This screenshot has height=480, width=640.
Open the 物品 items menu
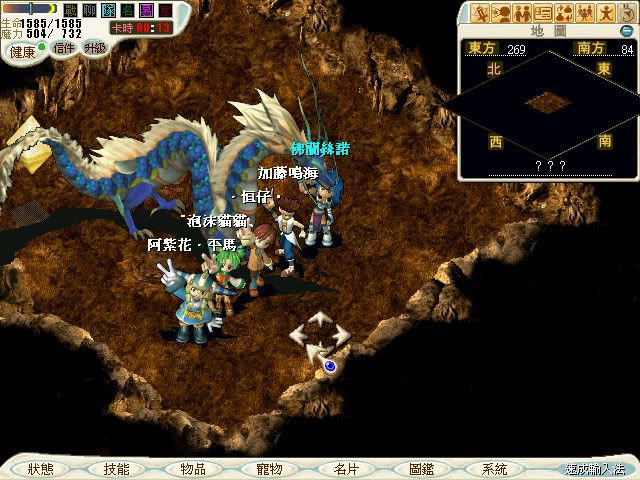tap(192, 468)
